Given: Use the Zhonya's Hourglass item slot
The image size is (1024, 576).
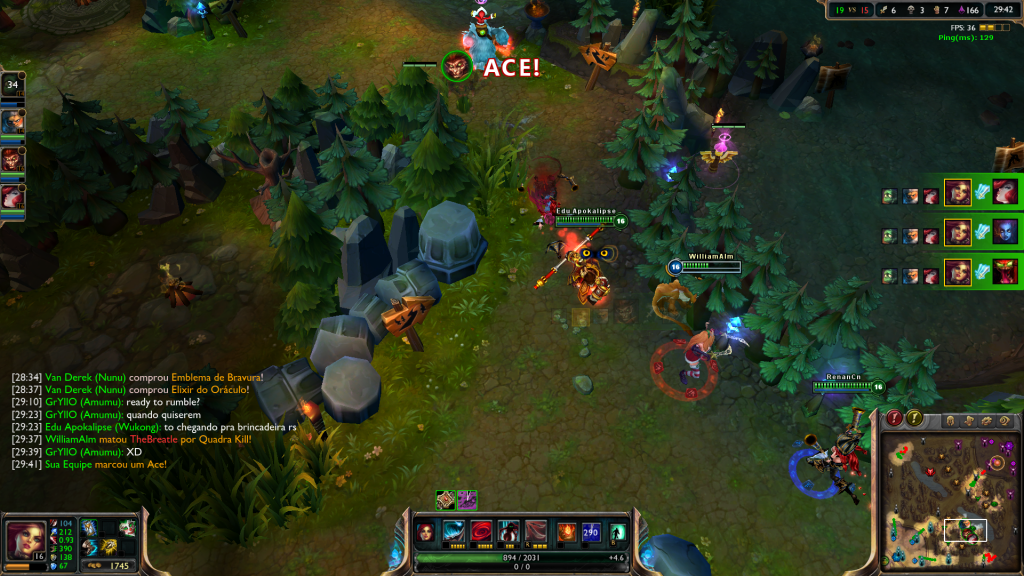Looking at the screenshot, I should tap(90, 528).
